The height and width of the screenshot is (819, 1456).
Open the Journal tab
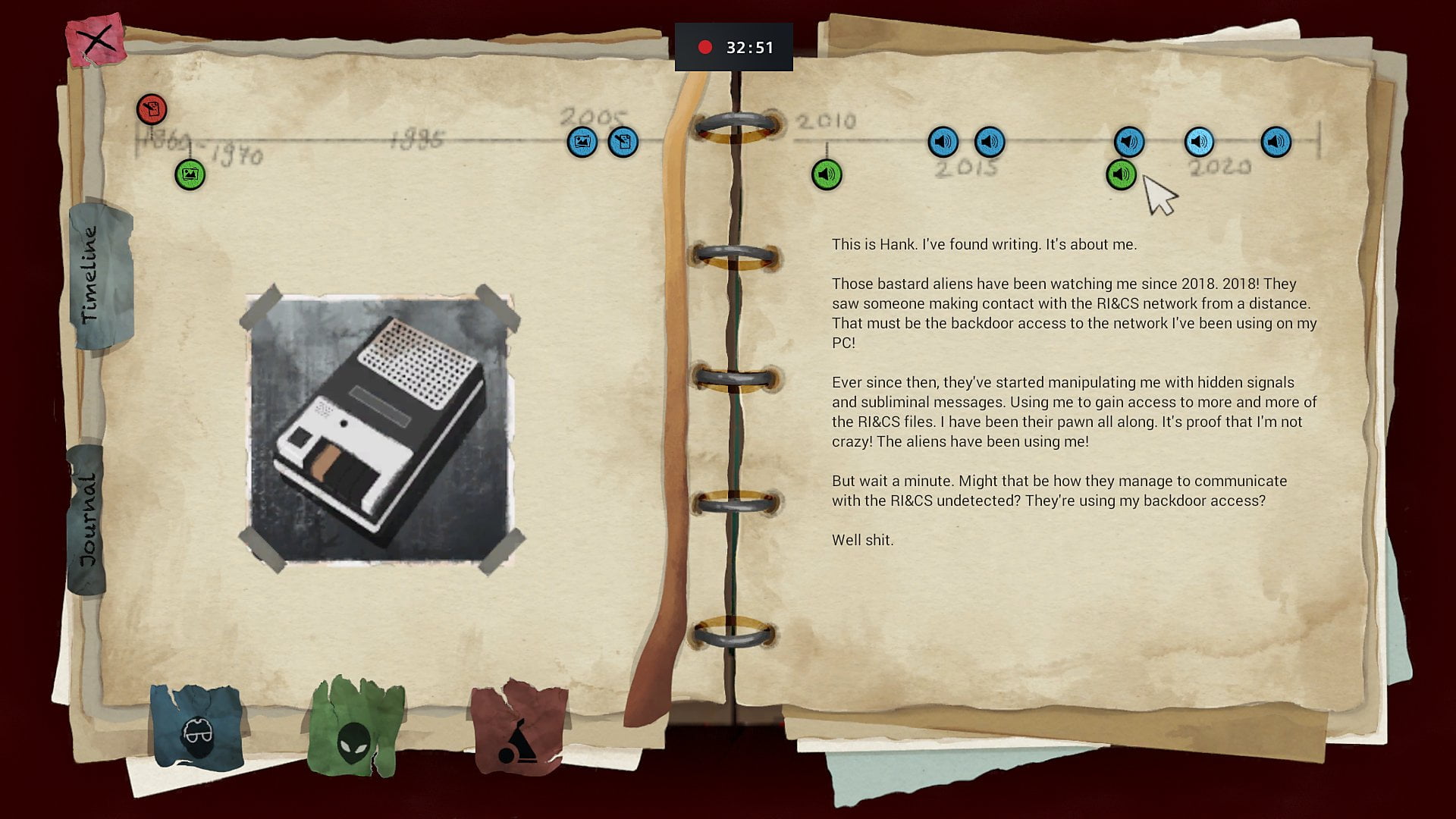click(87, 520)
